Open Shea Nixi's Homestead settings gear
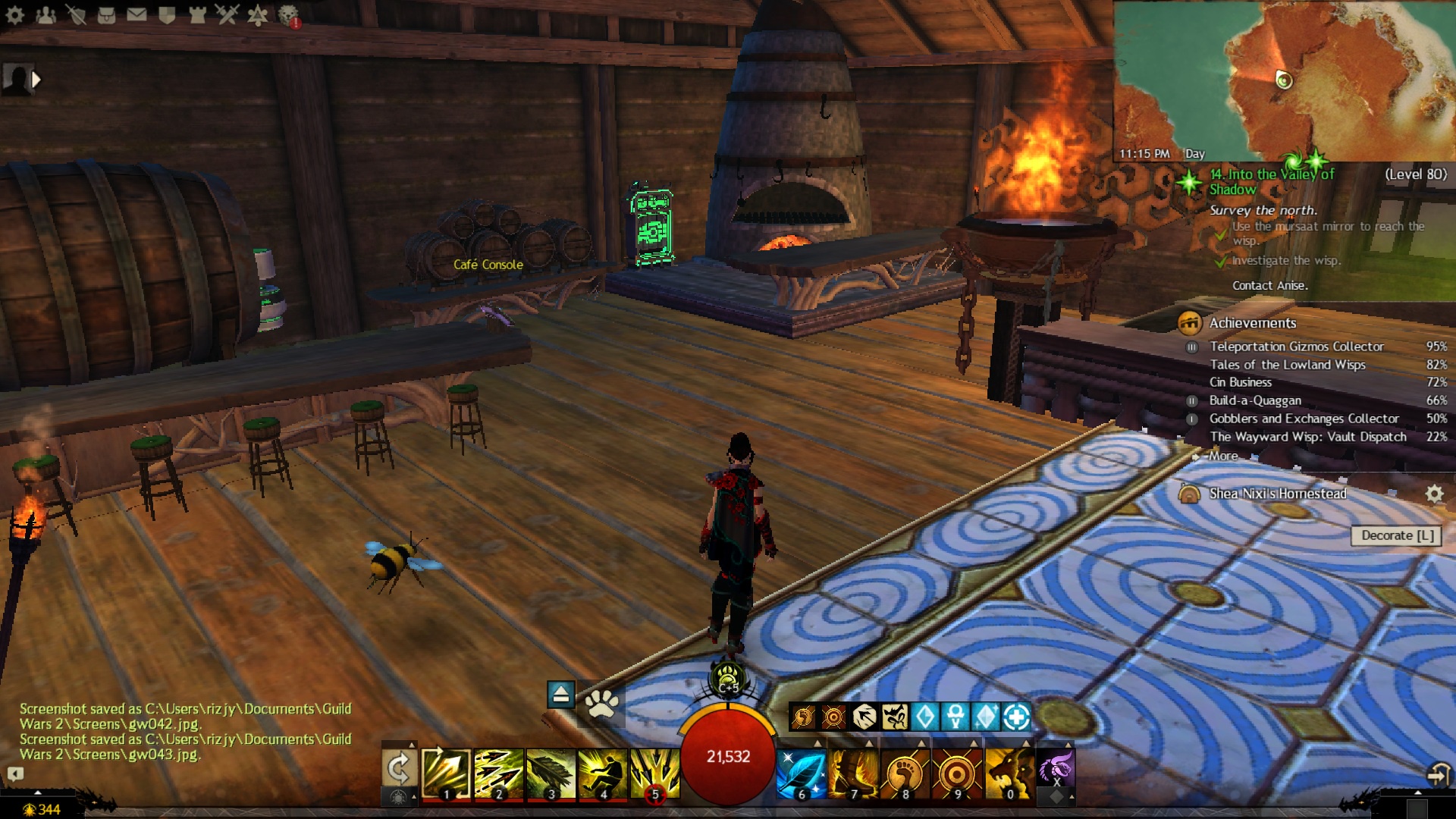The width and height of the screenshot is (1456, 819). (1433, 494)
